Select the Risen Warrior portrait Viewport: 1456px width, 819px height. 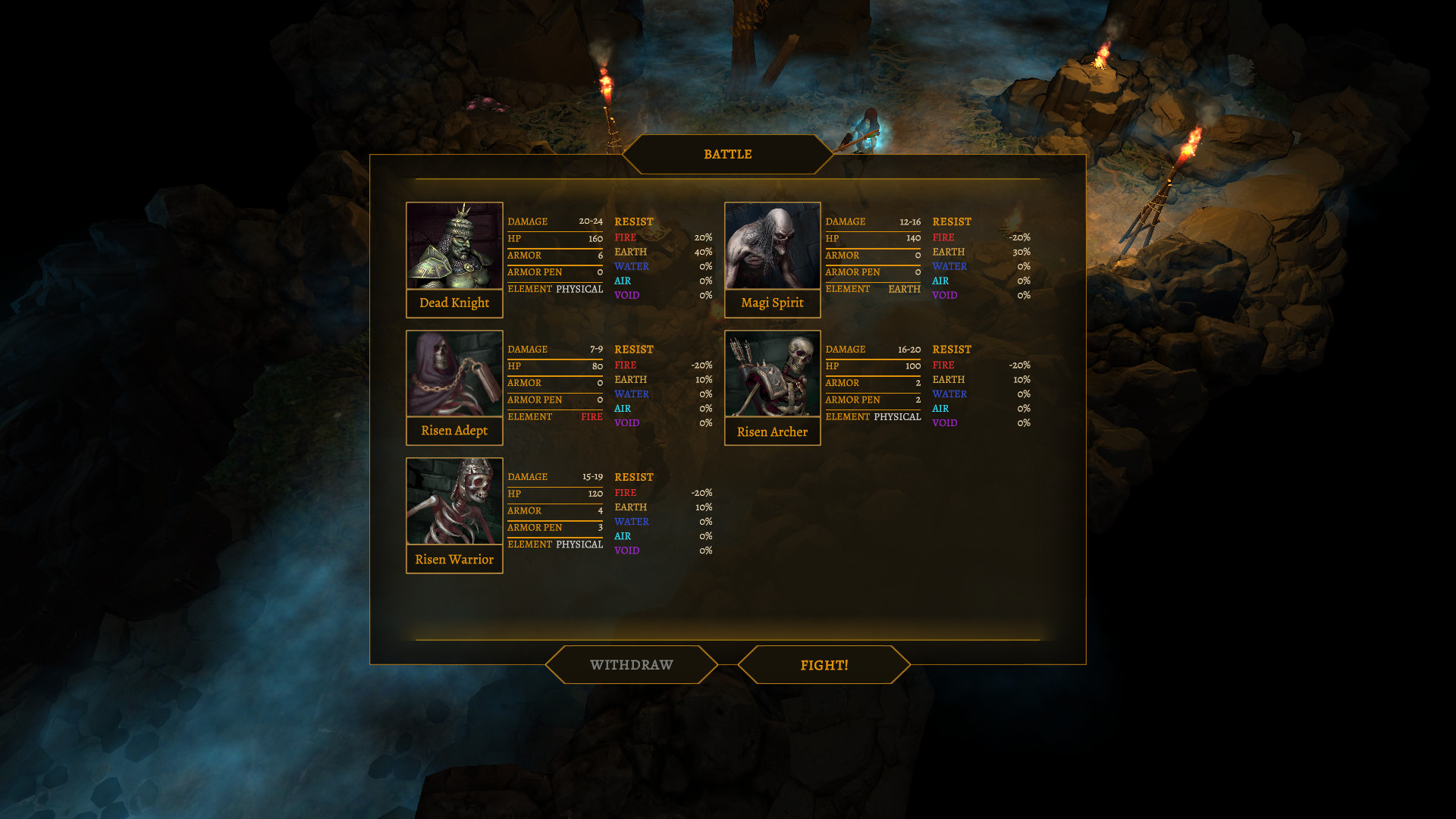pos(454,501)
